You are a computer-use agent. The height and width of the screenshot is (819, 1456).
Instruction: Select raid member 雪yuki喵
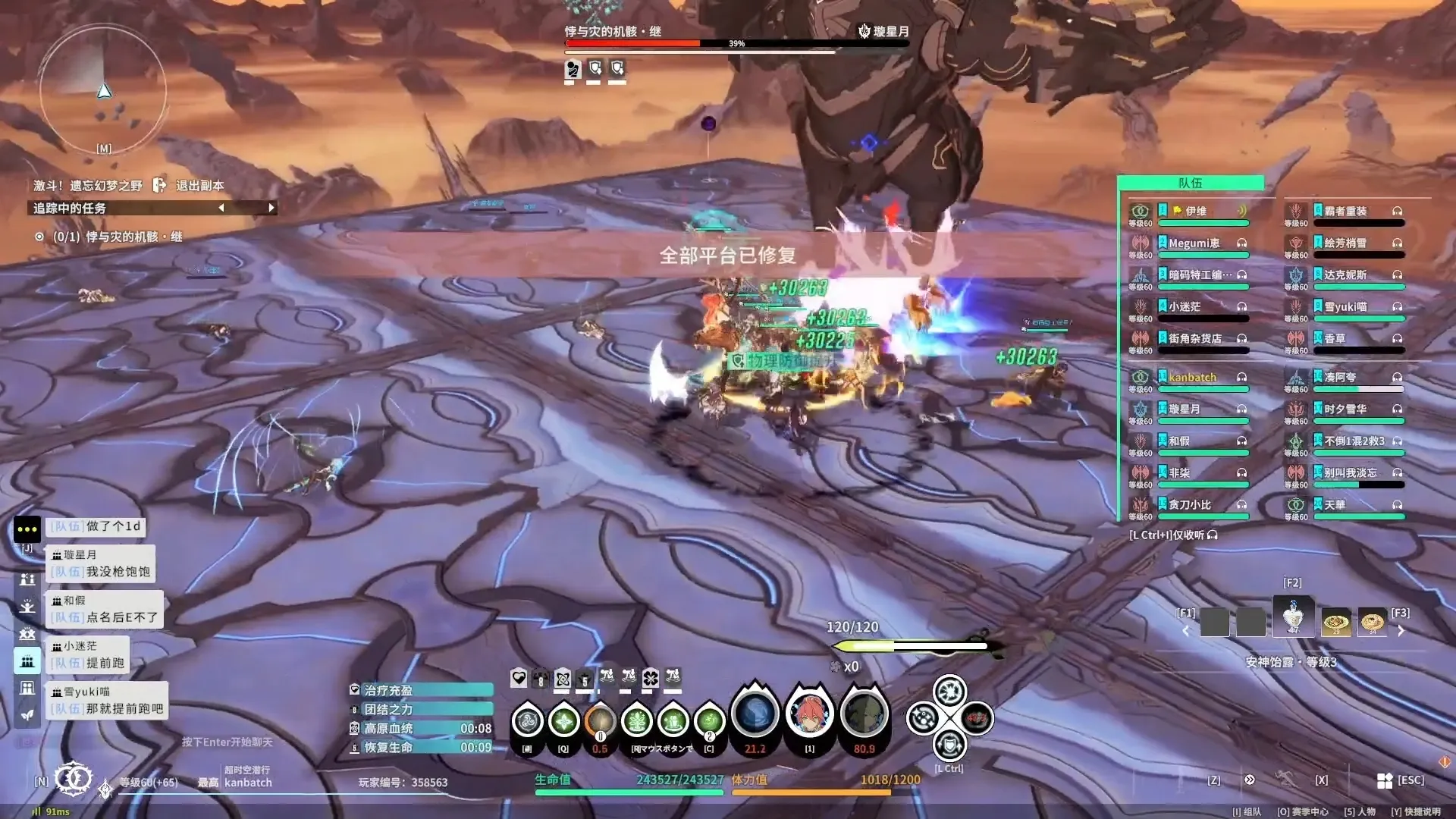pyautogui.click(x=1345, y=307)
